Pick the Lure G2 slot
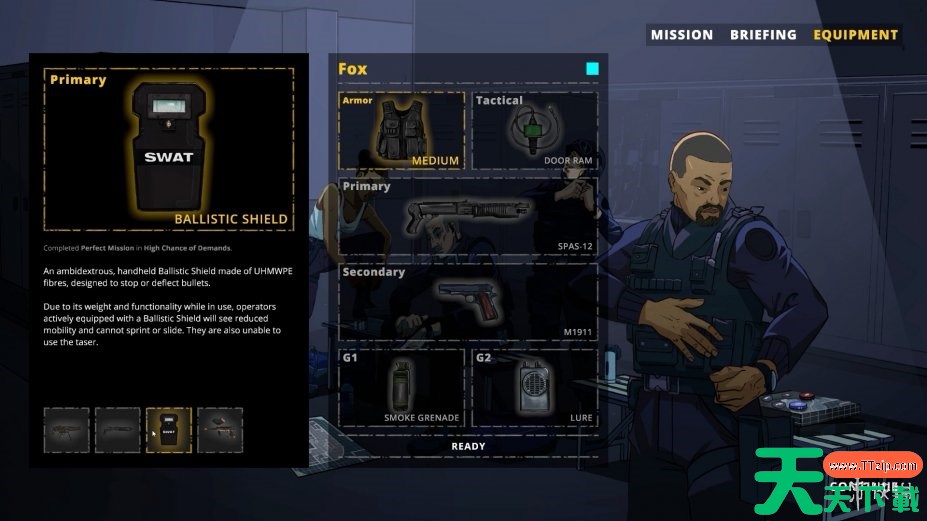 pyautogui.click(x=535, y=386)
